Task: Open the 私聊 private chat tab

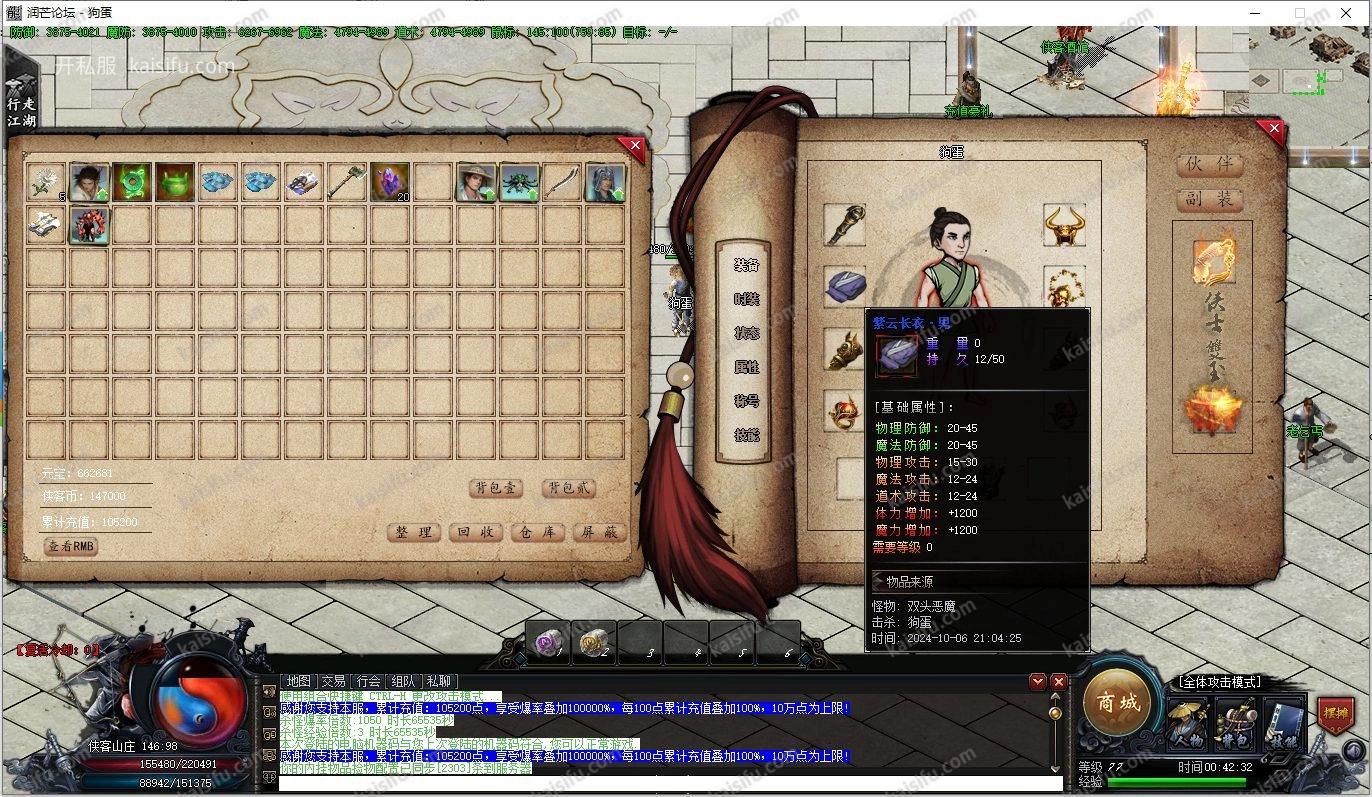Action: click(439, 681)
